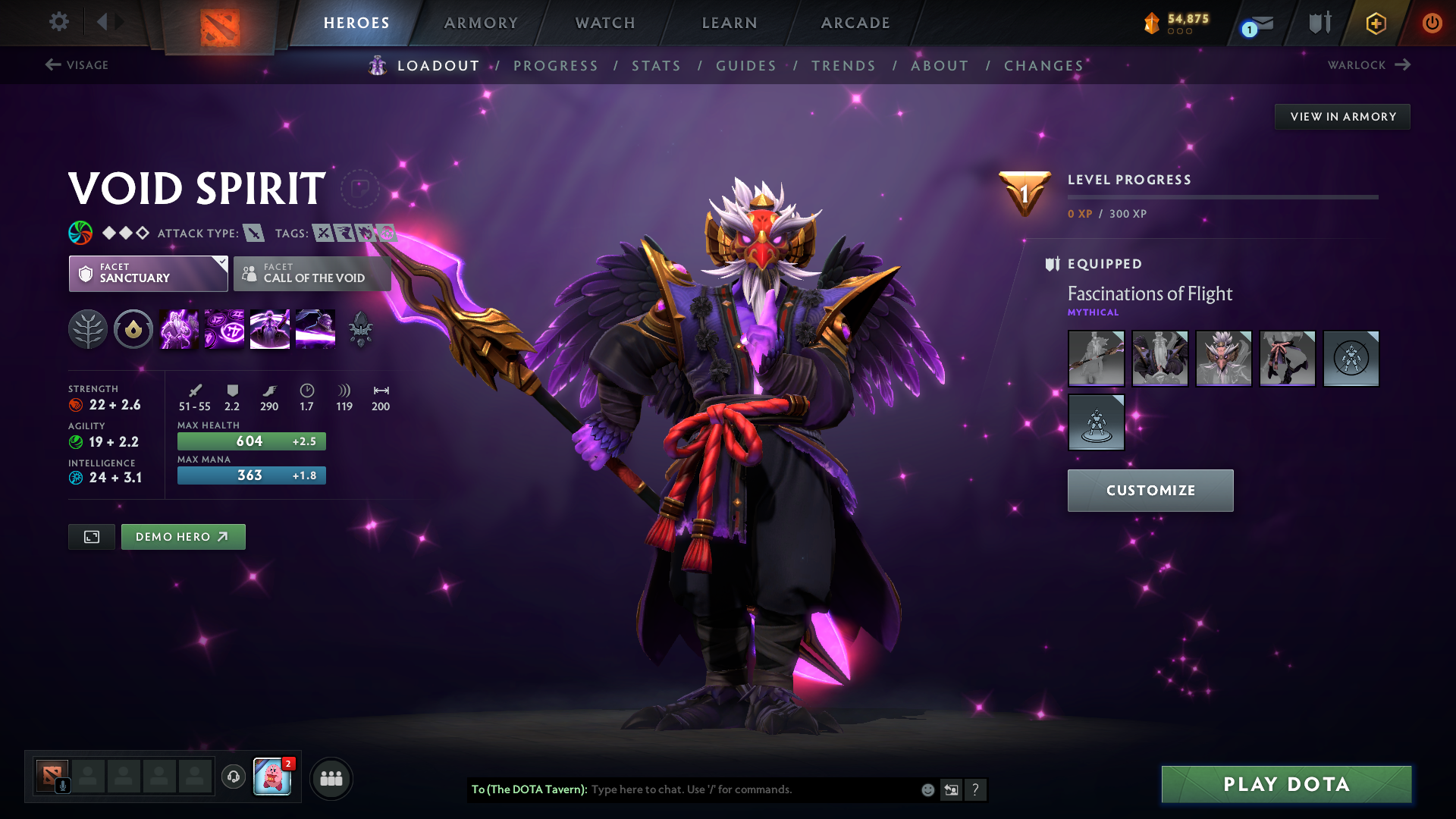This screenshot has height=819, width=1456.
Task: Click the headset voice chat icon
Action: click(x=233, y=778)
